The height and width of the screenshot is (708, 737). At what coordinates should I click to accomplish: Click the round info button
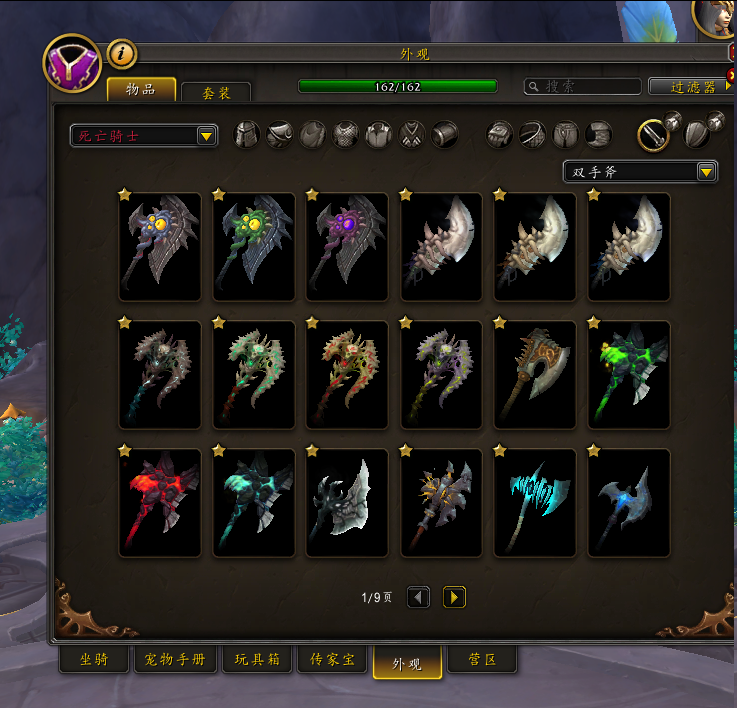[x=121, y=54]
